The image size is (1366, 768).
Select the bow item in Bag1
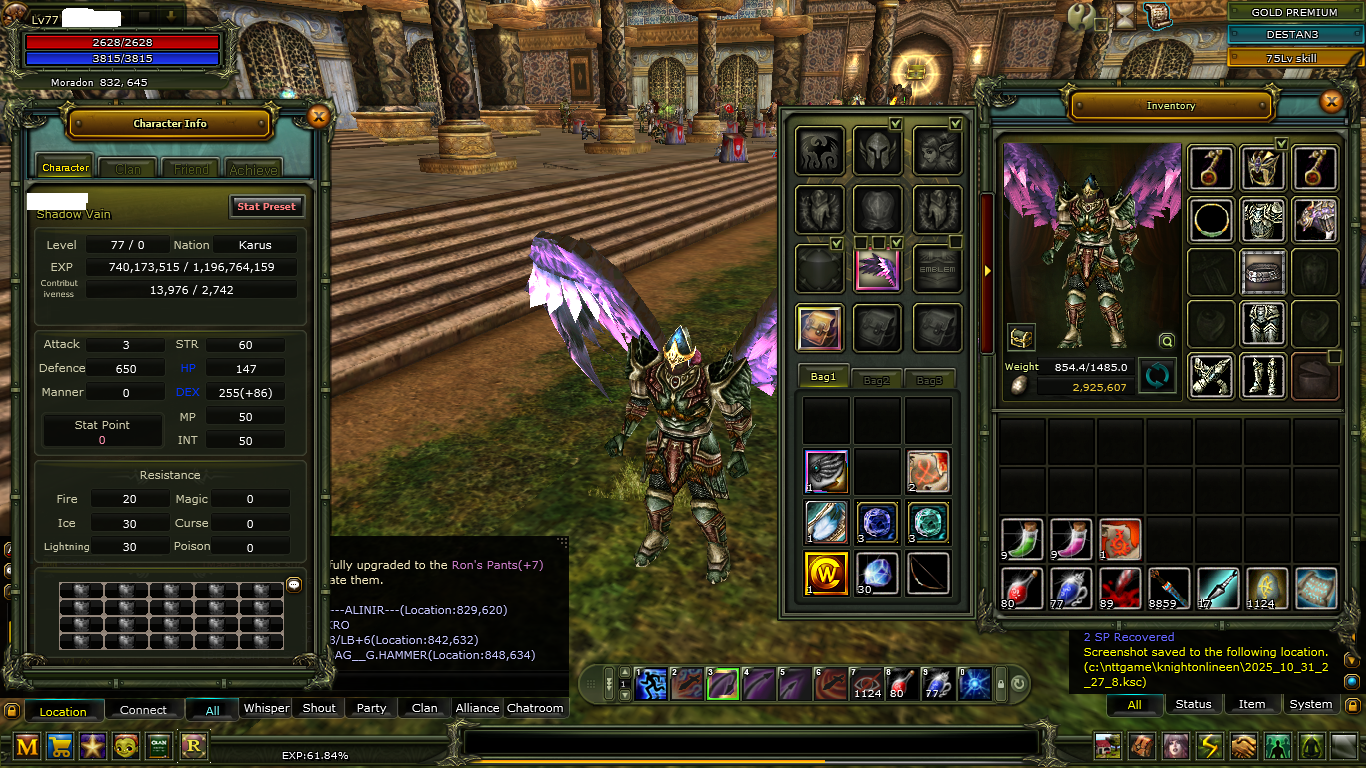coord(929,574)
